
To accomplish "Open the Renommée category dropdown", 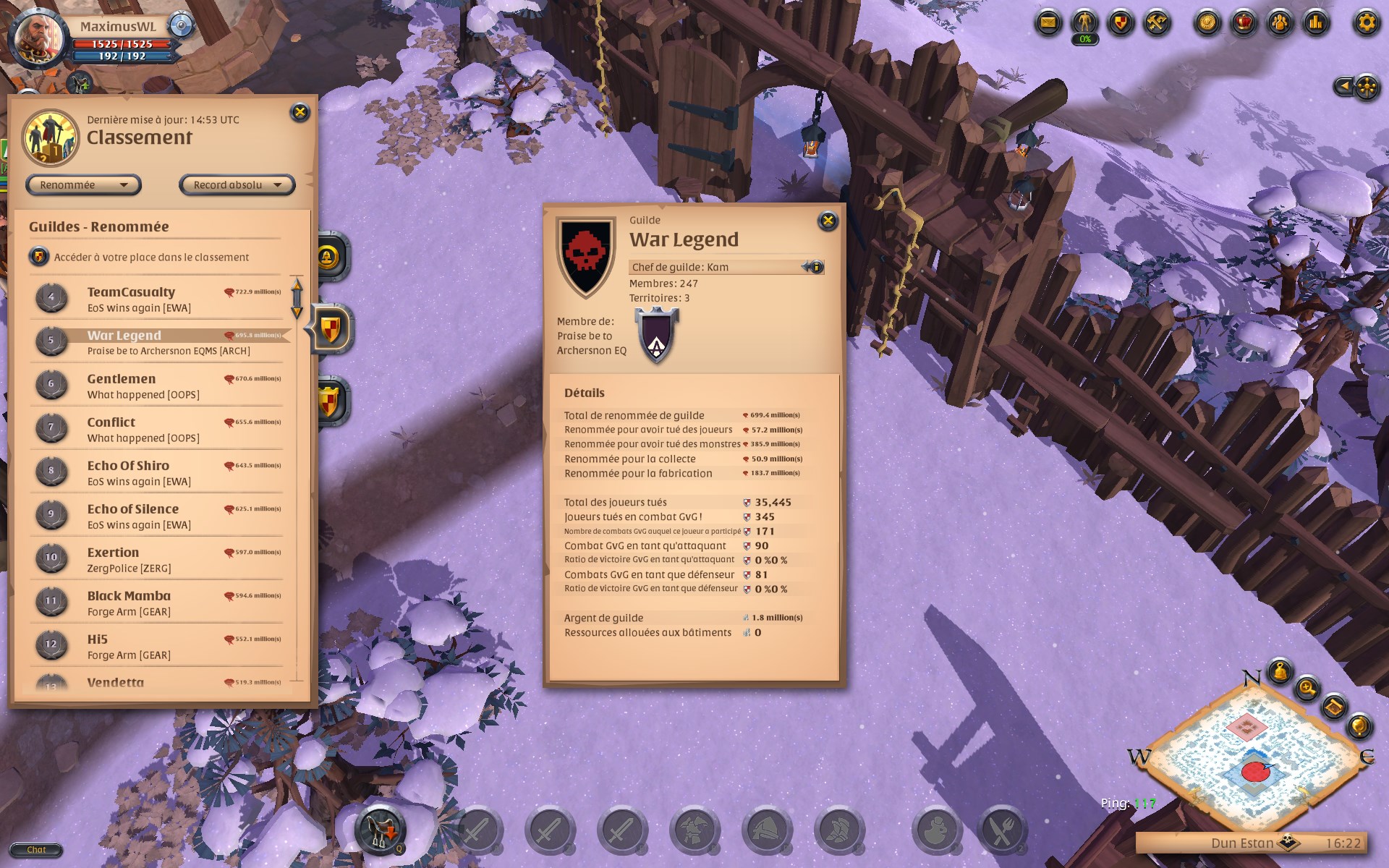I will click(83, 185).
